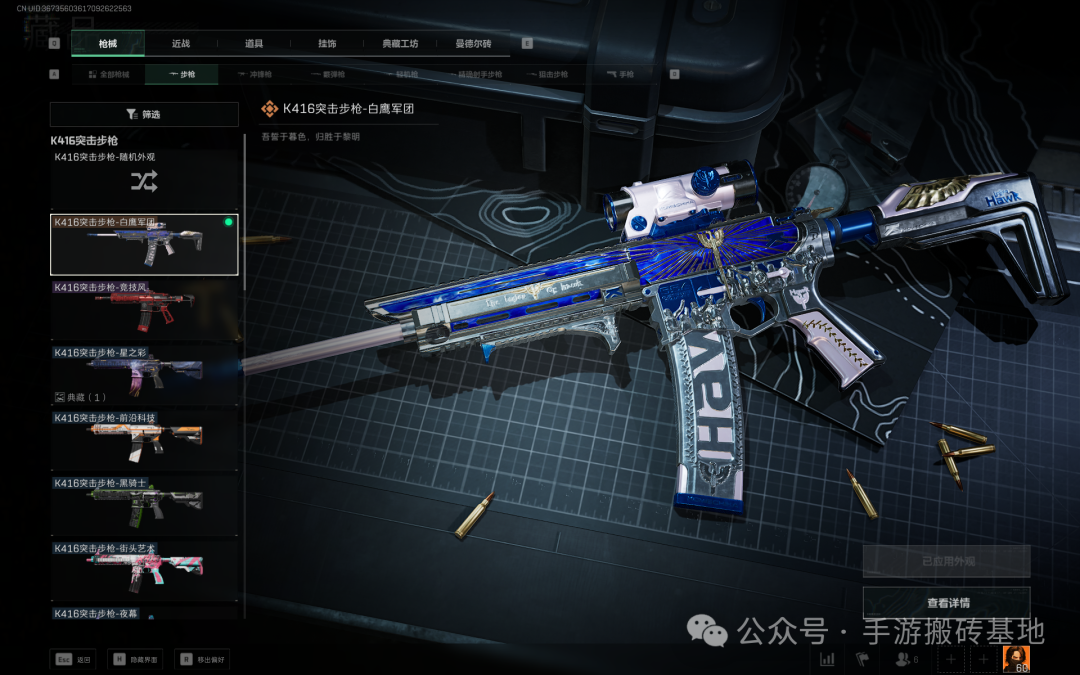Screen dimensions: 1080x675
Task: Select the K416 星之彩 skin
Action: point(144,371)
